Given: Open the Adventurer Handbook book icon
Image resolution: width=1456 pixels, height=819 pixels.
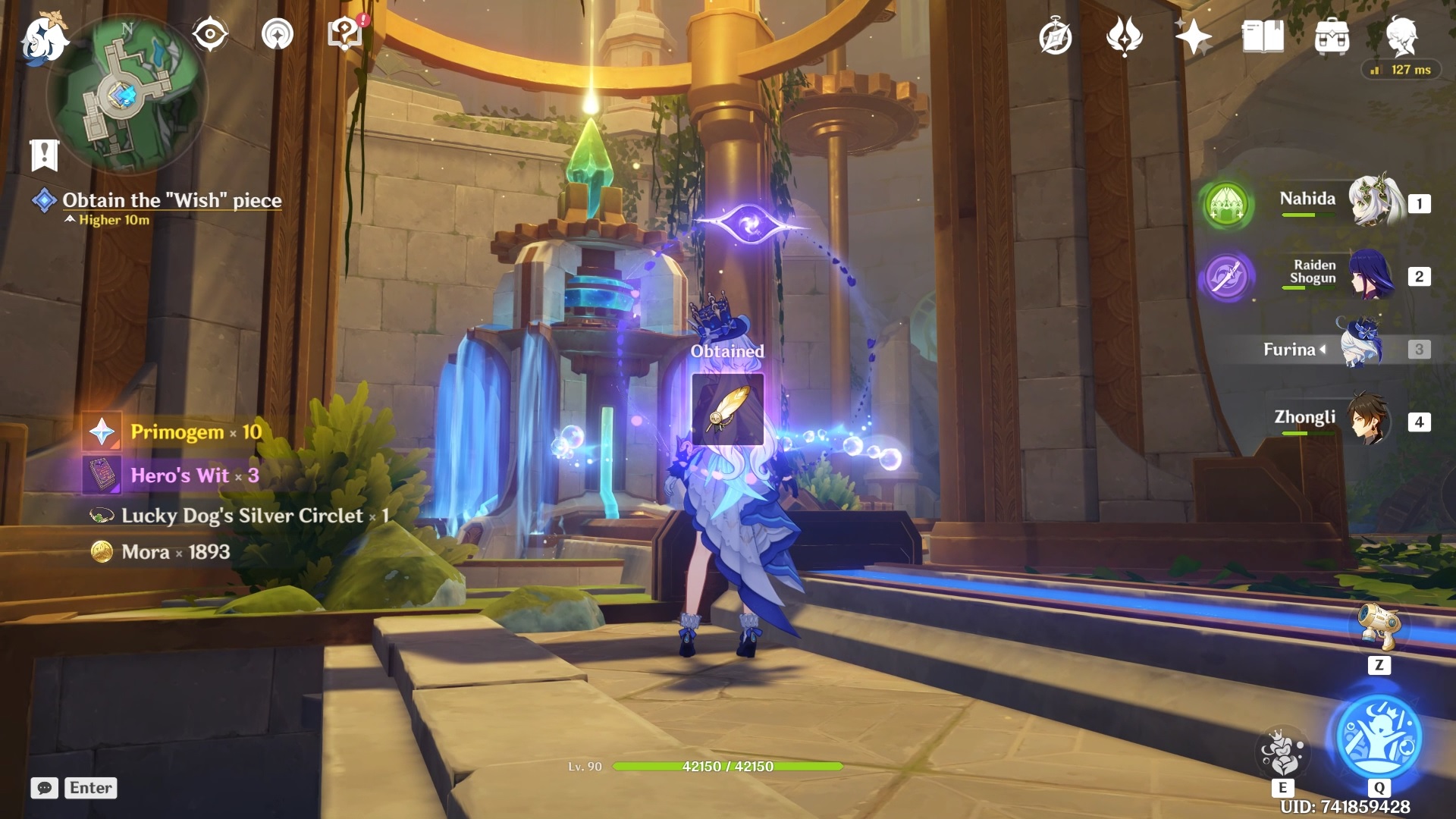Looking at the screenshot, I should (x=1263, y=36).
